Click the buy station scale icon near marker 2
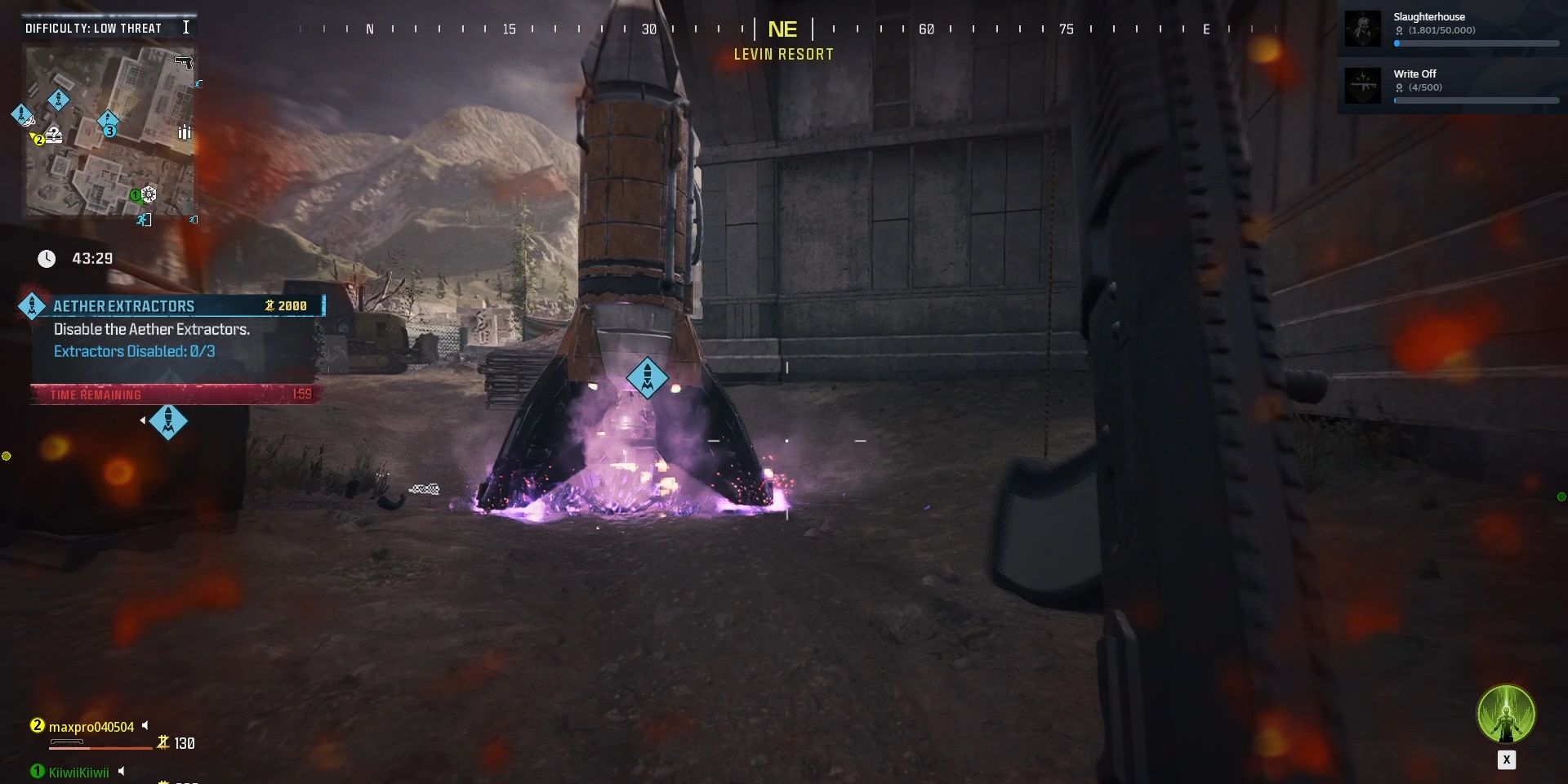 54,136
